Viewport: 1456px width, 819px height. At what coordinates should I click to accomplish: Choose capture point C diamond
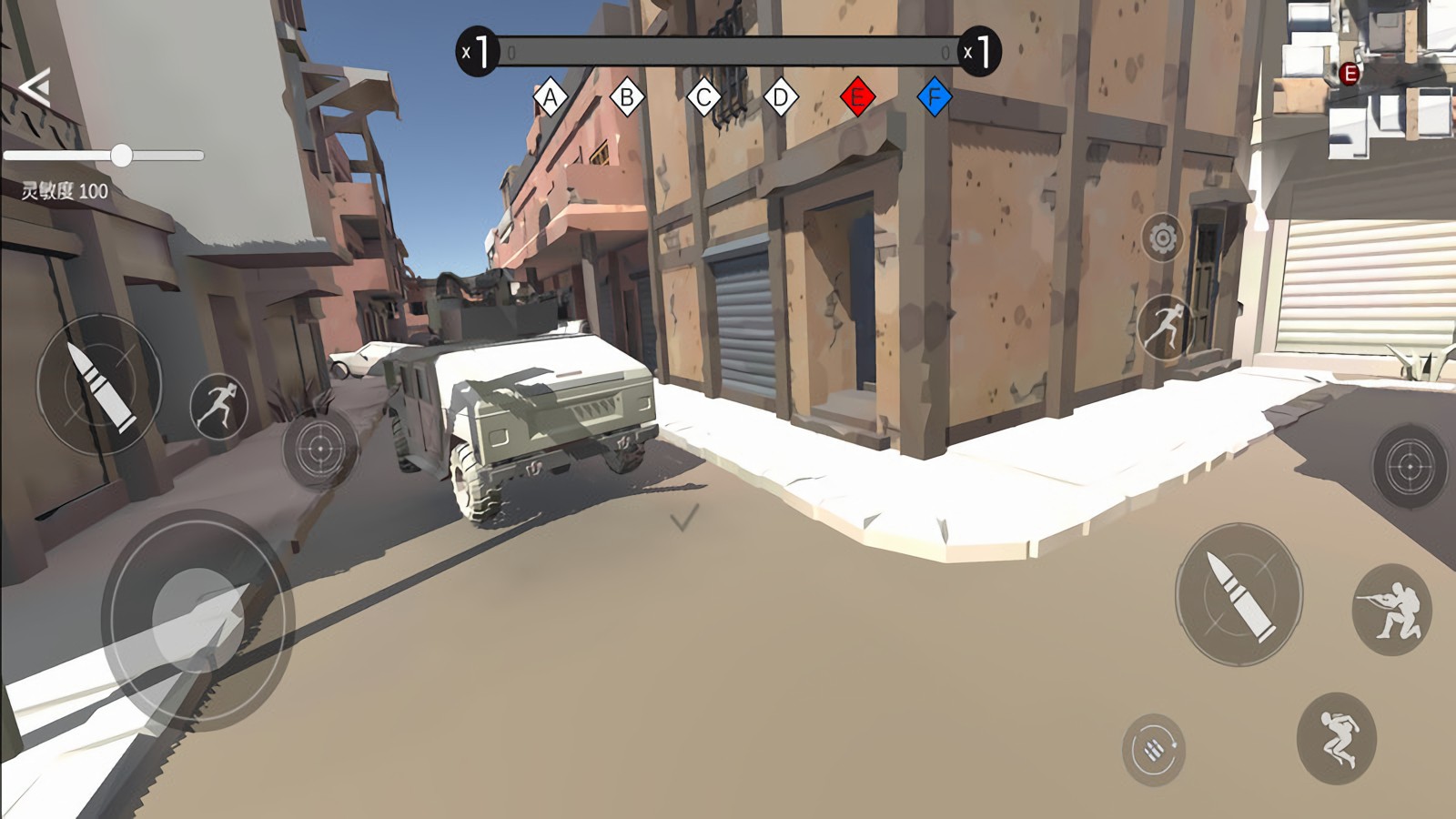point(703,96)
